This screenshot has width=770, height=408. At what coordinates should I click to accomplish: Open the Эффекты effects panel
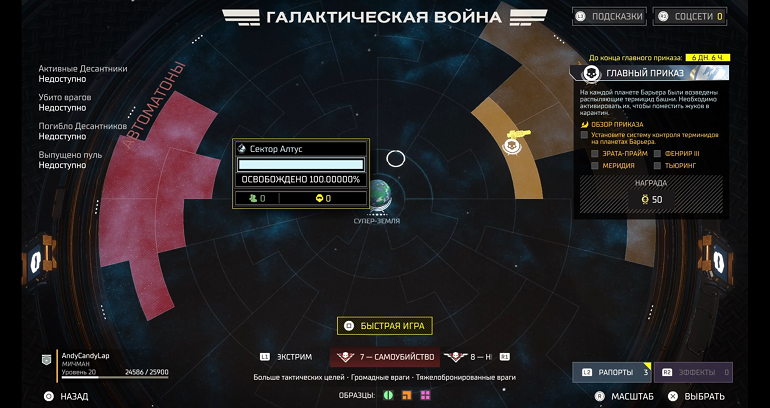(694, 372)
